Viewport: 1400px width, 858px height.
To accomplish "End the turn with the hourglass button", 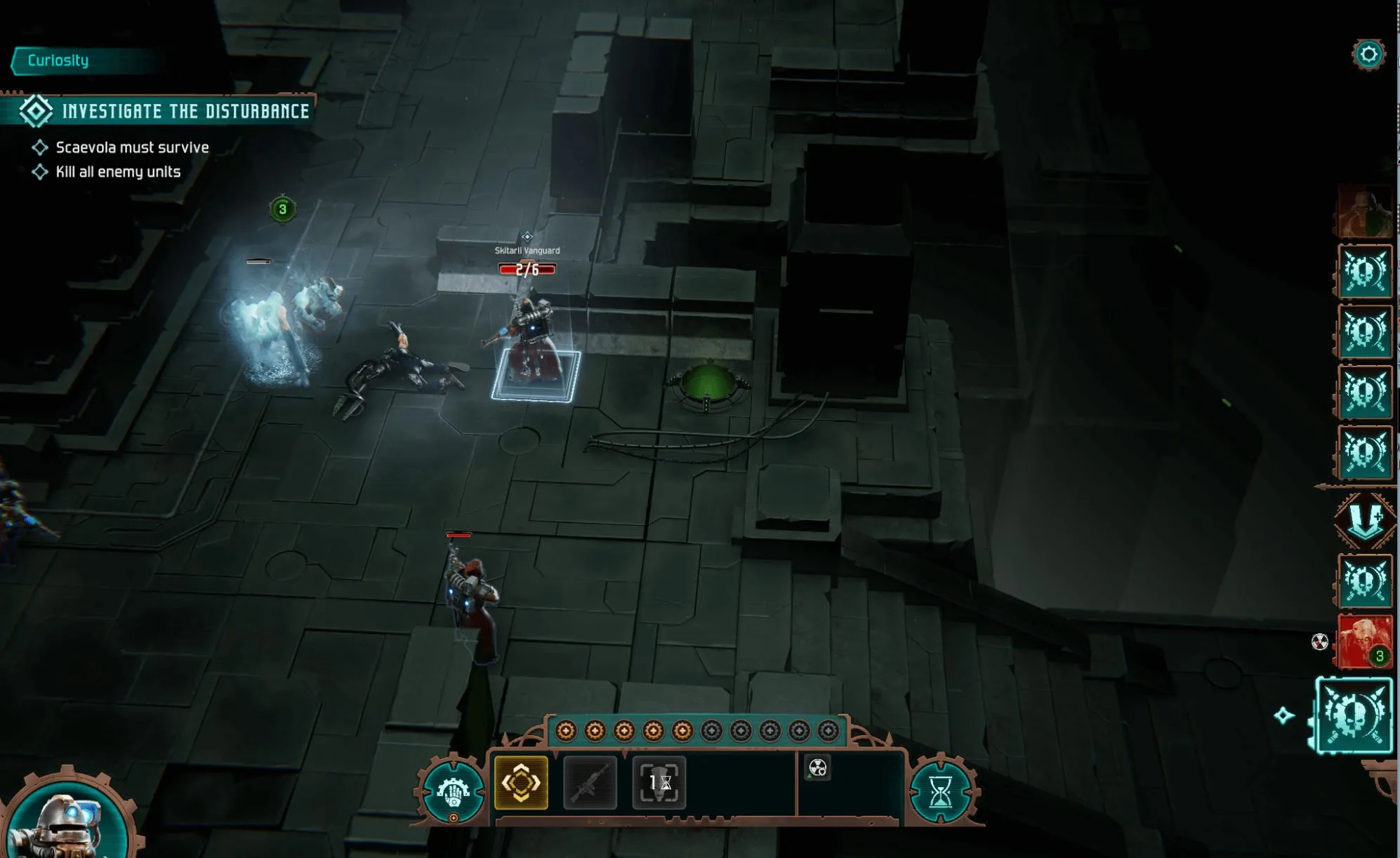I will click(940, 793).
